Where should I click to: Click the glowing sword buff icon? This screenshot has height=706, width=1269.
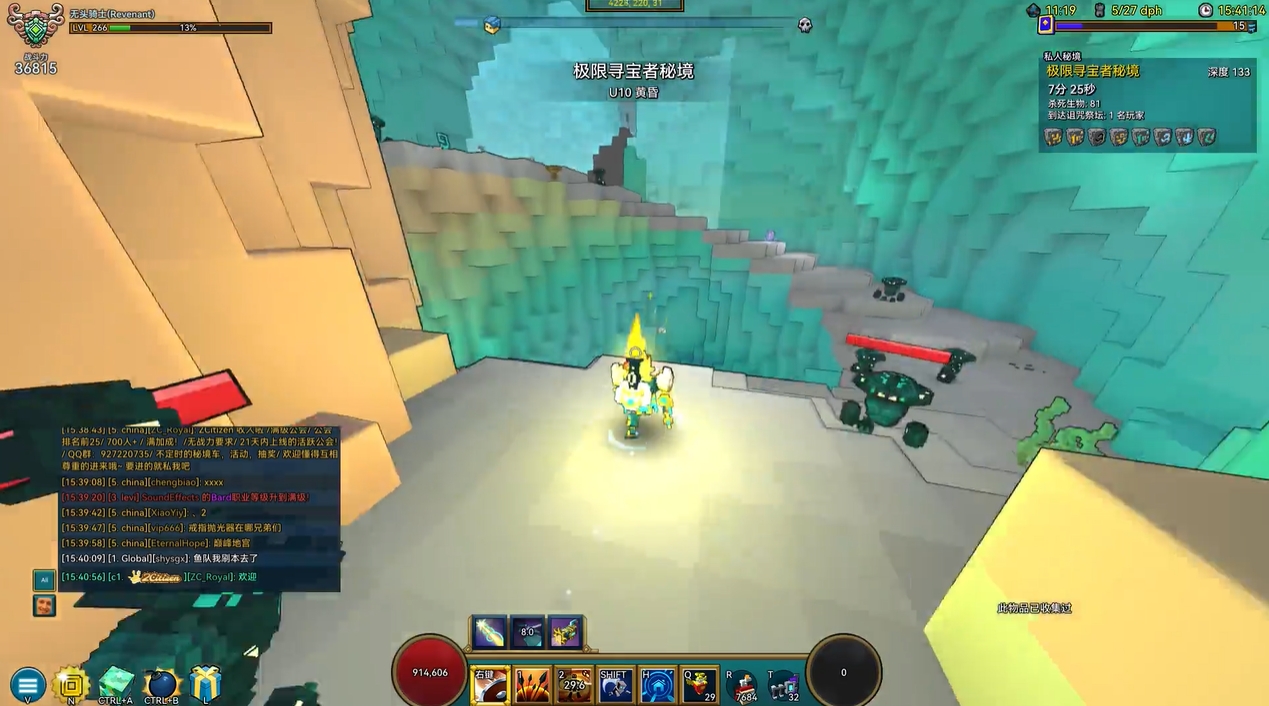coord(488,632)
